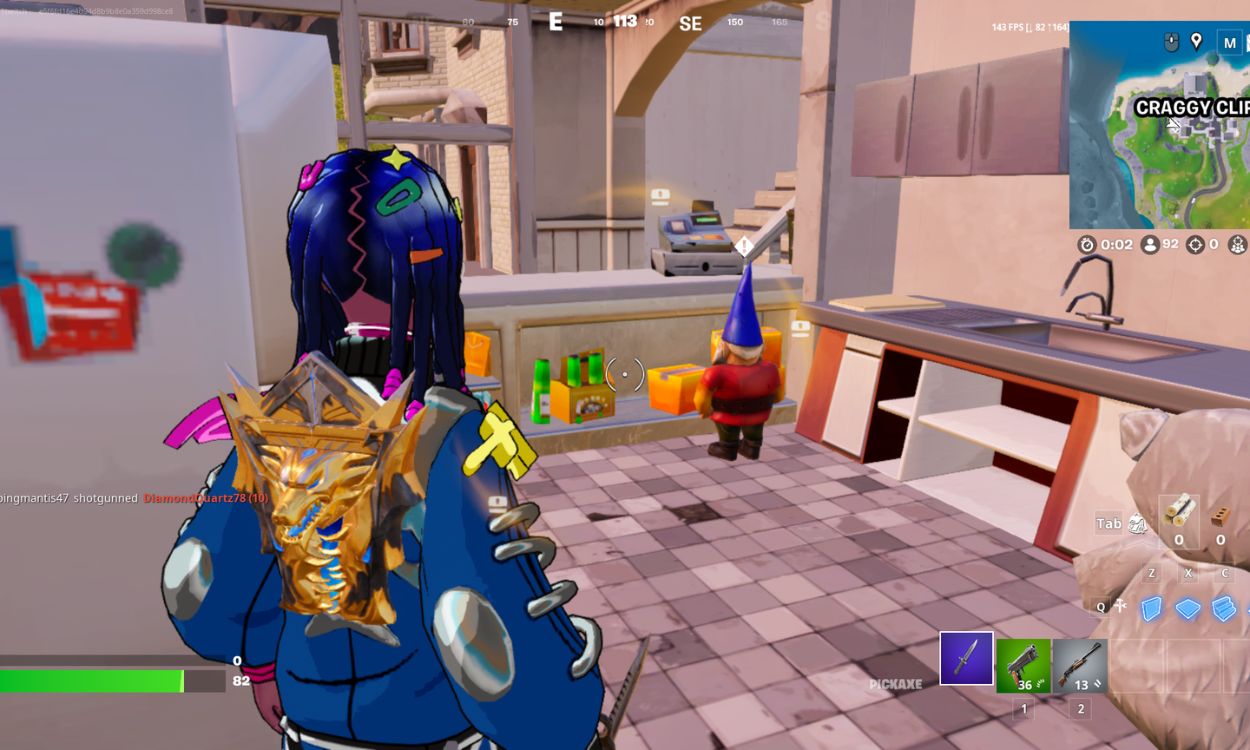The image size is (1250, 750).
Task: Choose the floor build piece
Action: click(1187, 608)
